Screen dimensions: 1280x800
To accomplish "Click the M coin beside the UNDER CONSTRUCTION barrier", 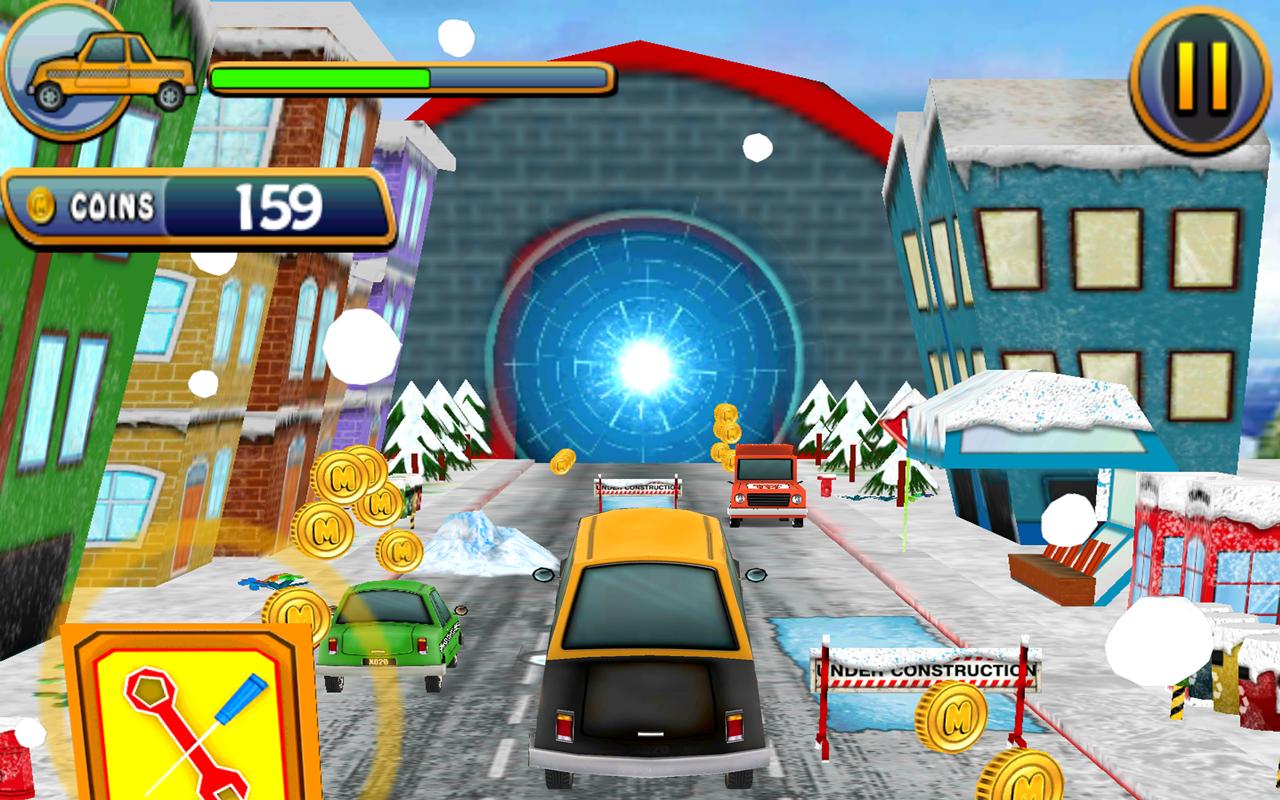I will (x=951, y=718).
